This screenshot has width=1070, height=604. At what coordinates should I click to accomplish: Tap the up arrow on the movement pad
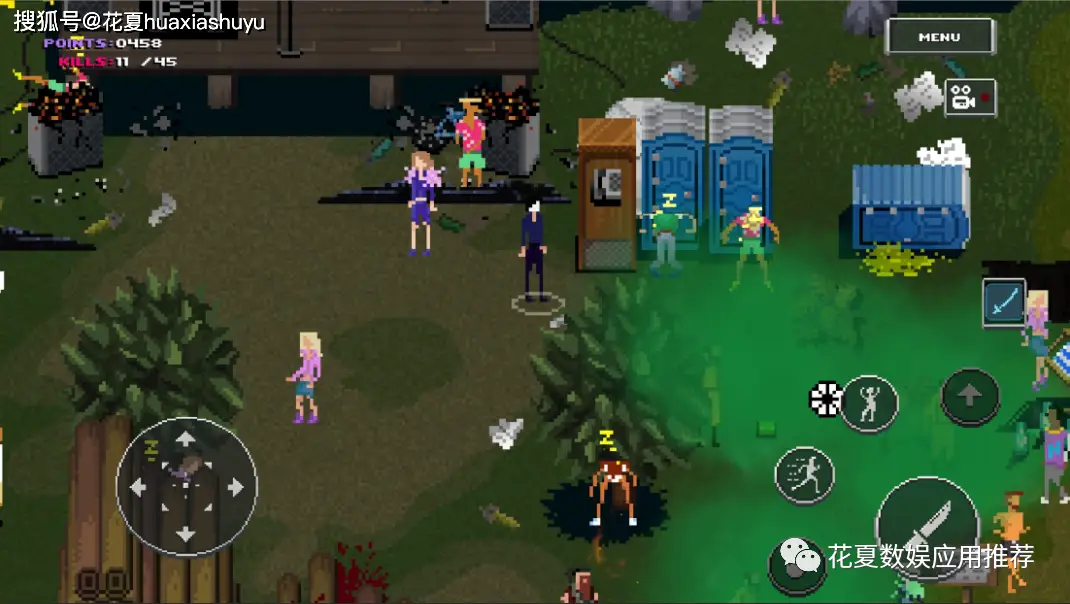(186, 439)
